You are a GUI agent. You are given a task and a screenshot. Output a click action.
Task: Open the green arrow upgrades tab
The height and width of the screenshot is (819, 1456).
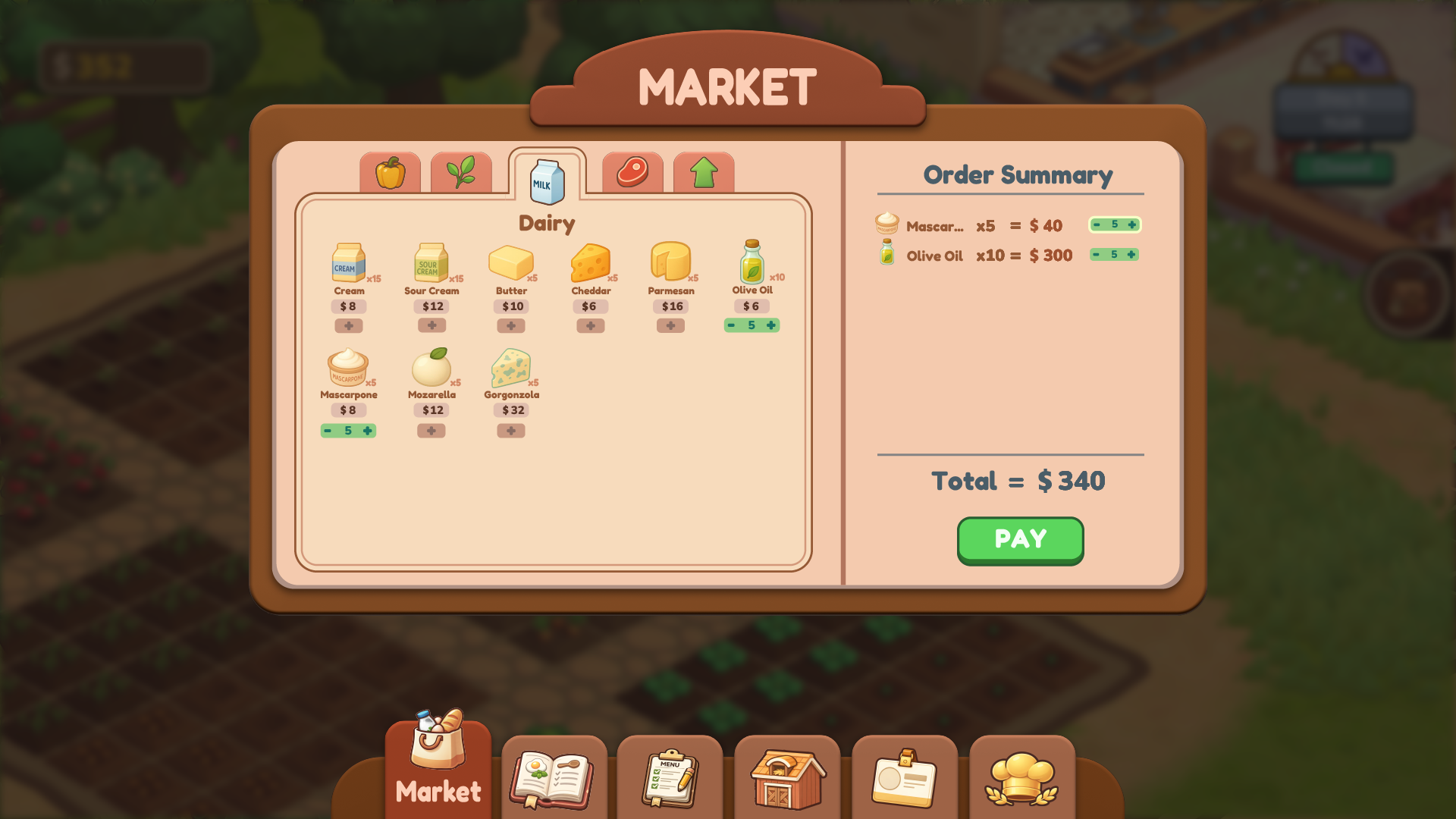(704, 173)
